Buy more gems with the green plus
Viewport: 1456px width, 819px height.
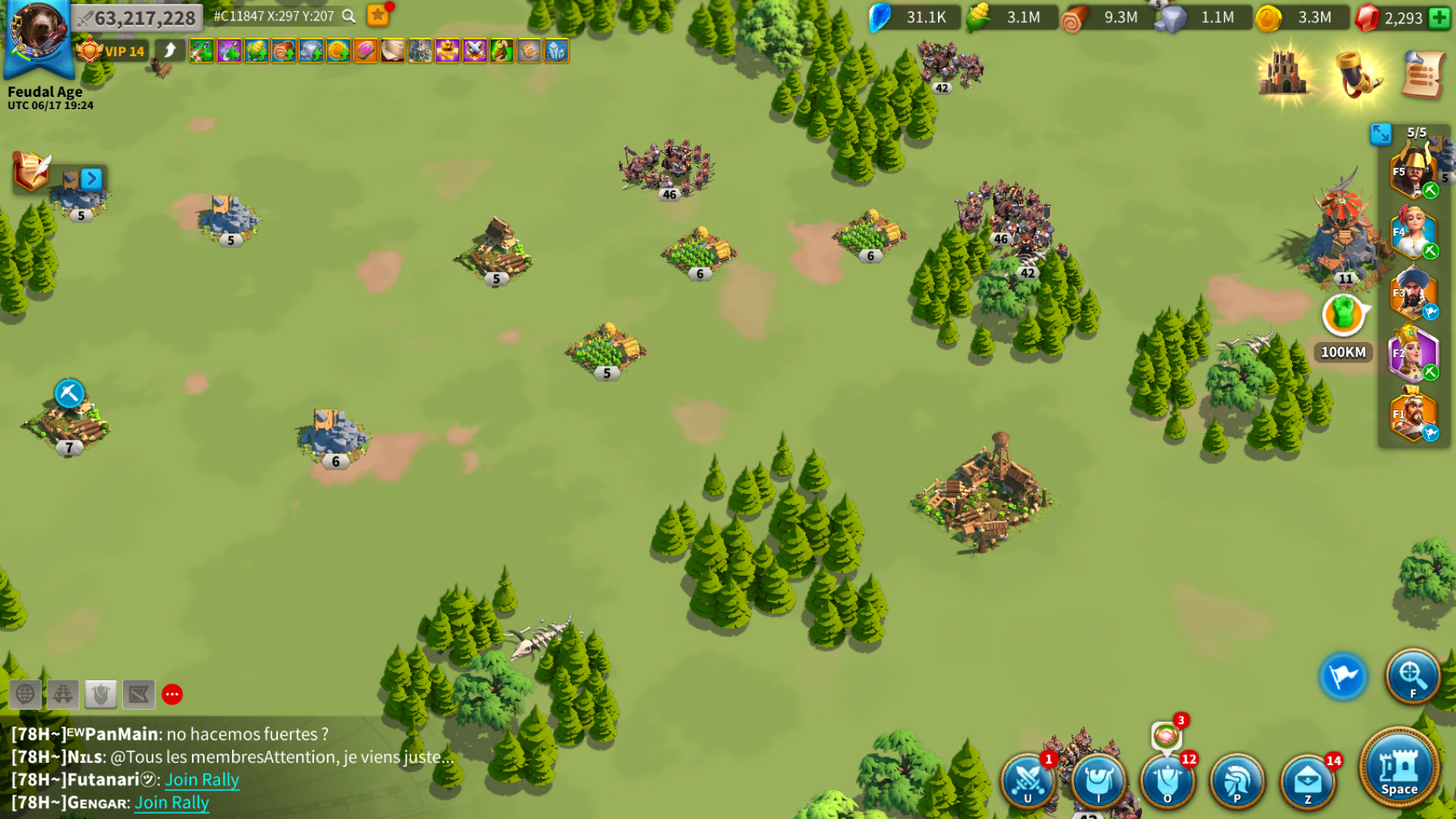(1439, 17)
